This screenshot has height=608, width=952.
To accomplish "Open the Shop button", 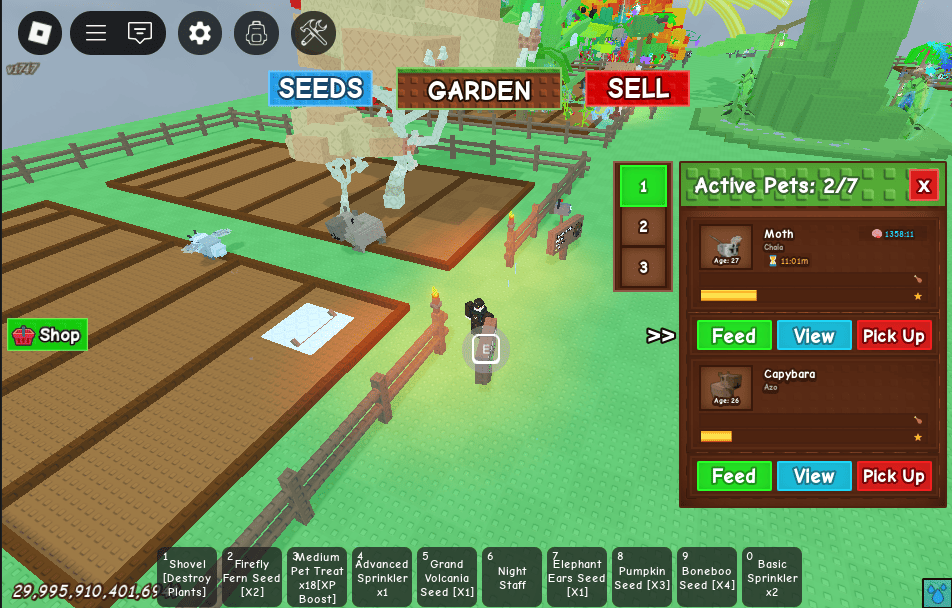I will pyautogui.click(x=48, y=335).
